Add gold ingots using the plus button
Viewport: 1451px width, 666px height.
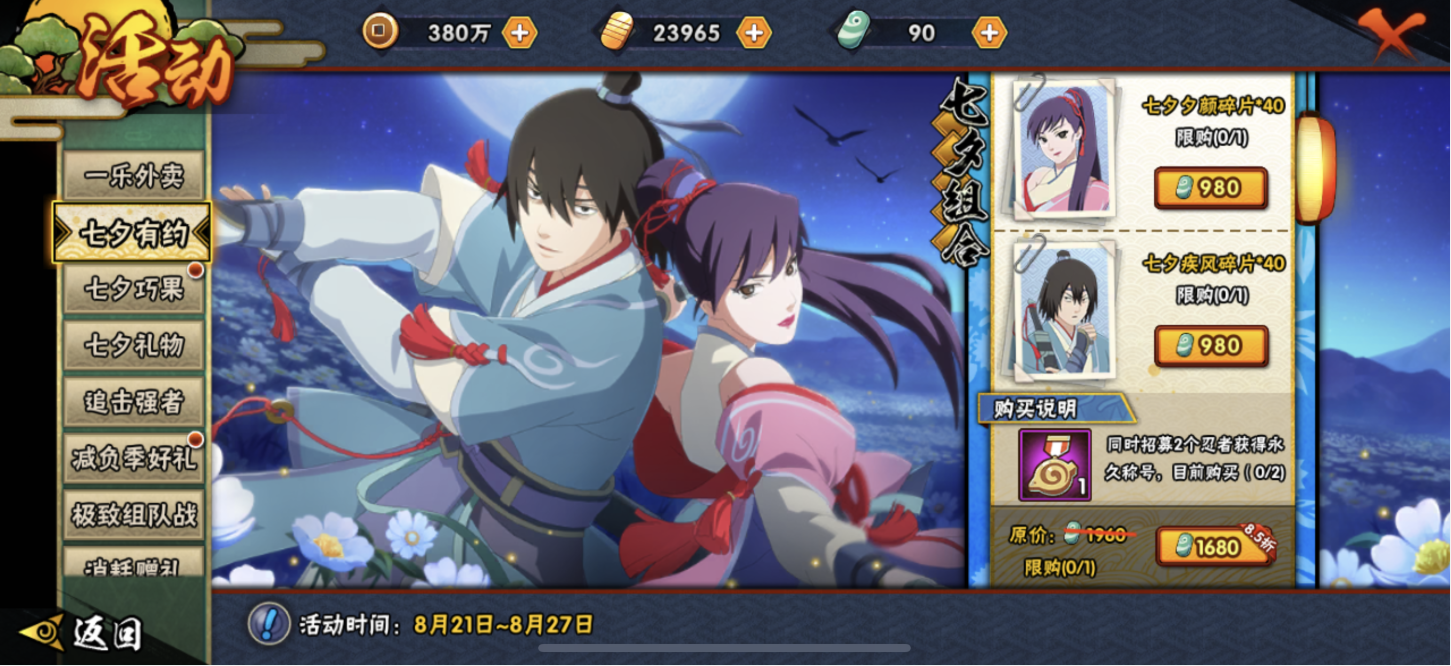pyautogui.click(x=753, y=33)
